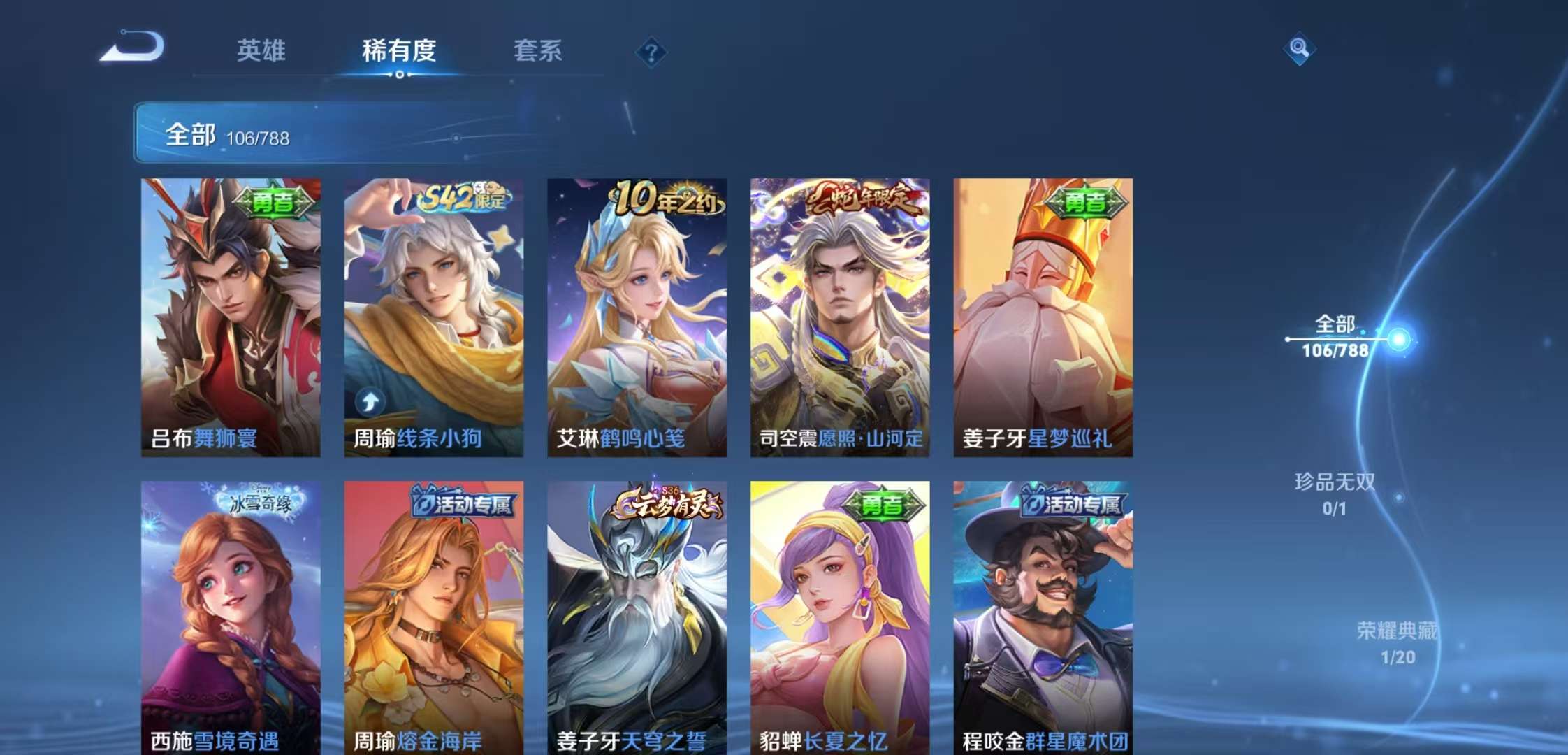
Task: Switch to the 英雄 tab
Action: (262, 50)
